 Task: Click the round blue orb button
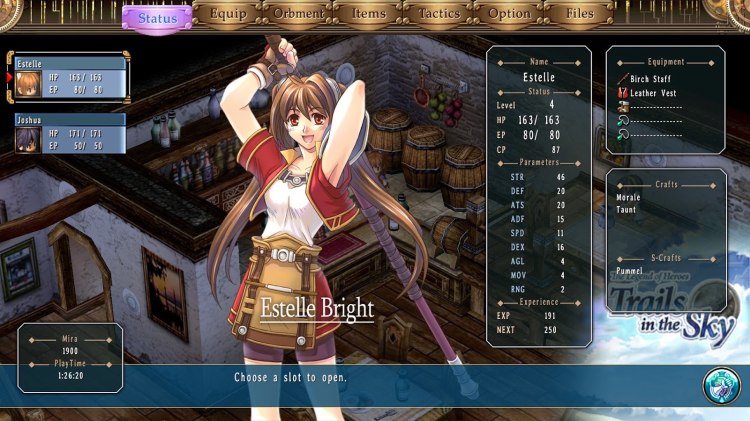click(x=720, y=387)
